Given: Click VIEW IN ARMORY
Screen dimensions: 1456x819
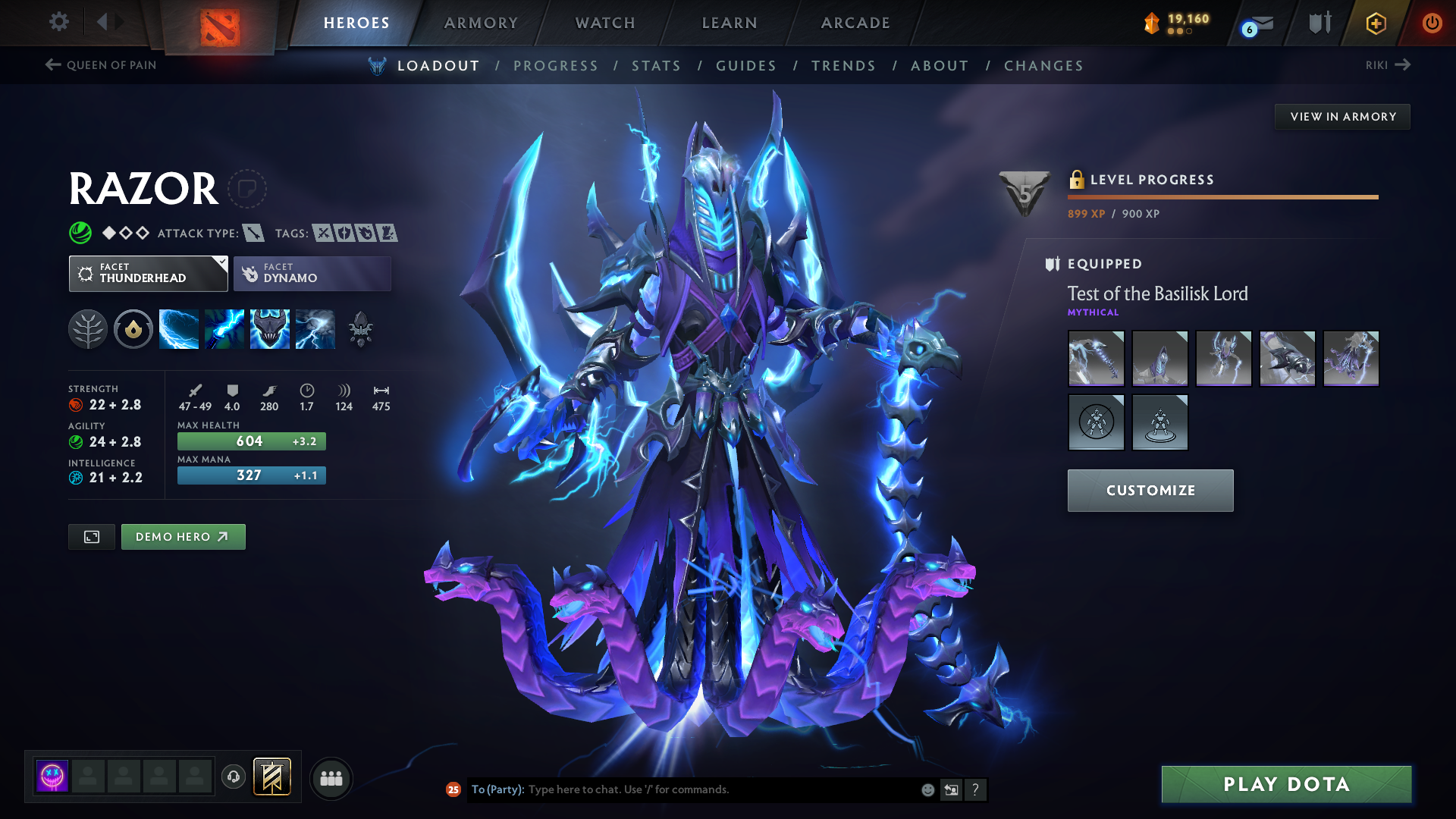Looking at the screenshot, I should point(1342,116).
